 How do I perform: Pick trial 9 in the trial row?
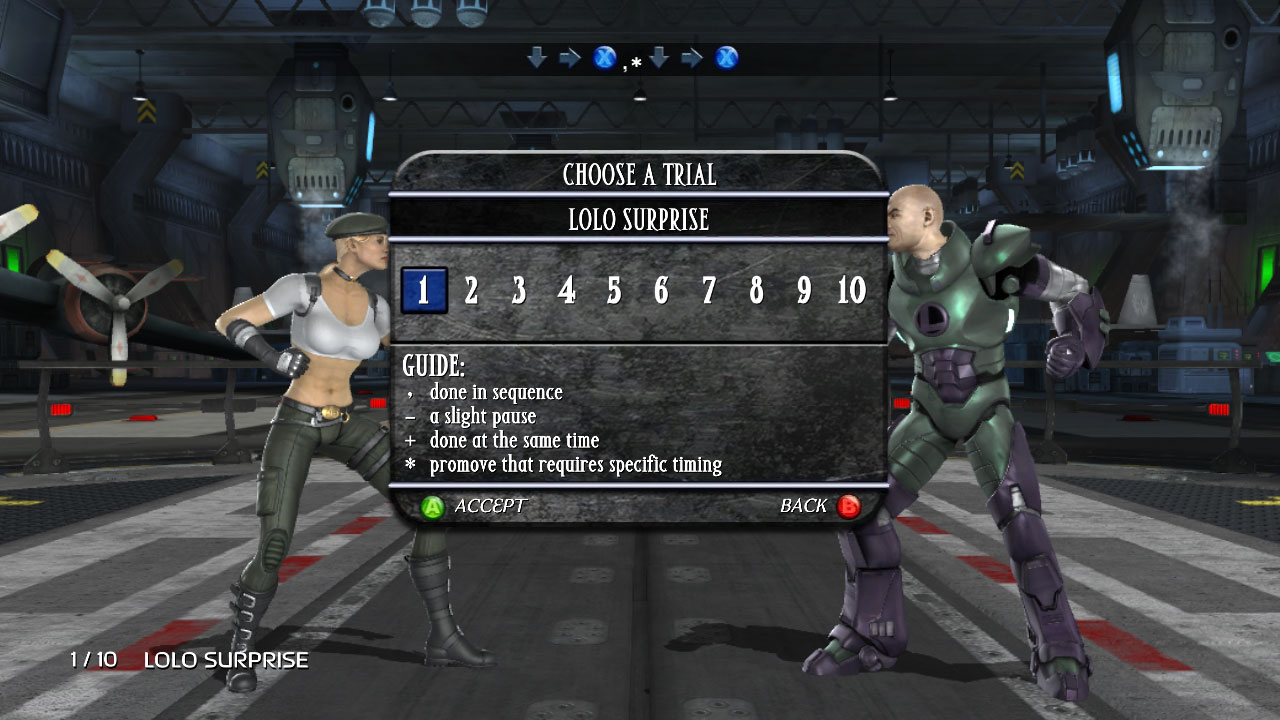(x=804, y=291)
